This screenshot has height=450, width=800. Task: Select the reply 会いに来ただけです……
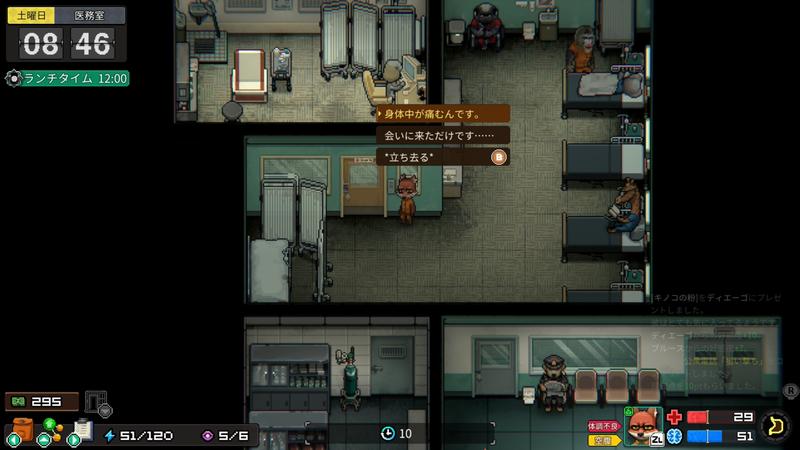(441, 135)
